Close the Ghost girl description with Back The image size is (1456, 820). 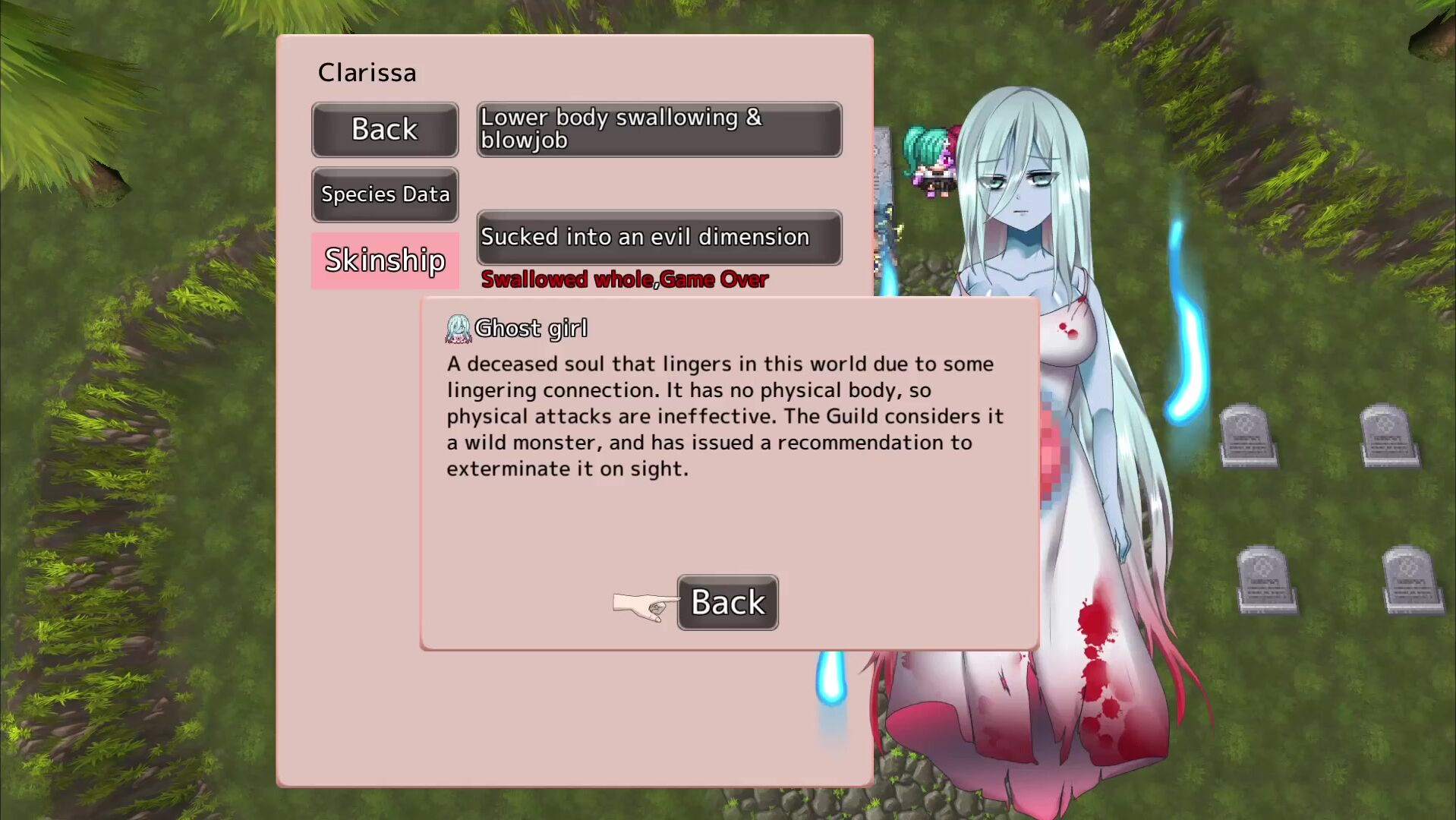tap(727, 602)
